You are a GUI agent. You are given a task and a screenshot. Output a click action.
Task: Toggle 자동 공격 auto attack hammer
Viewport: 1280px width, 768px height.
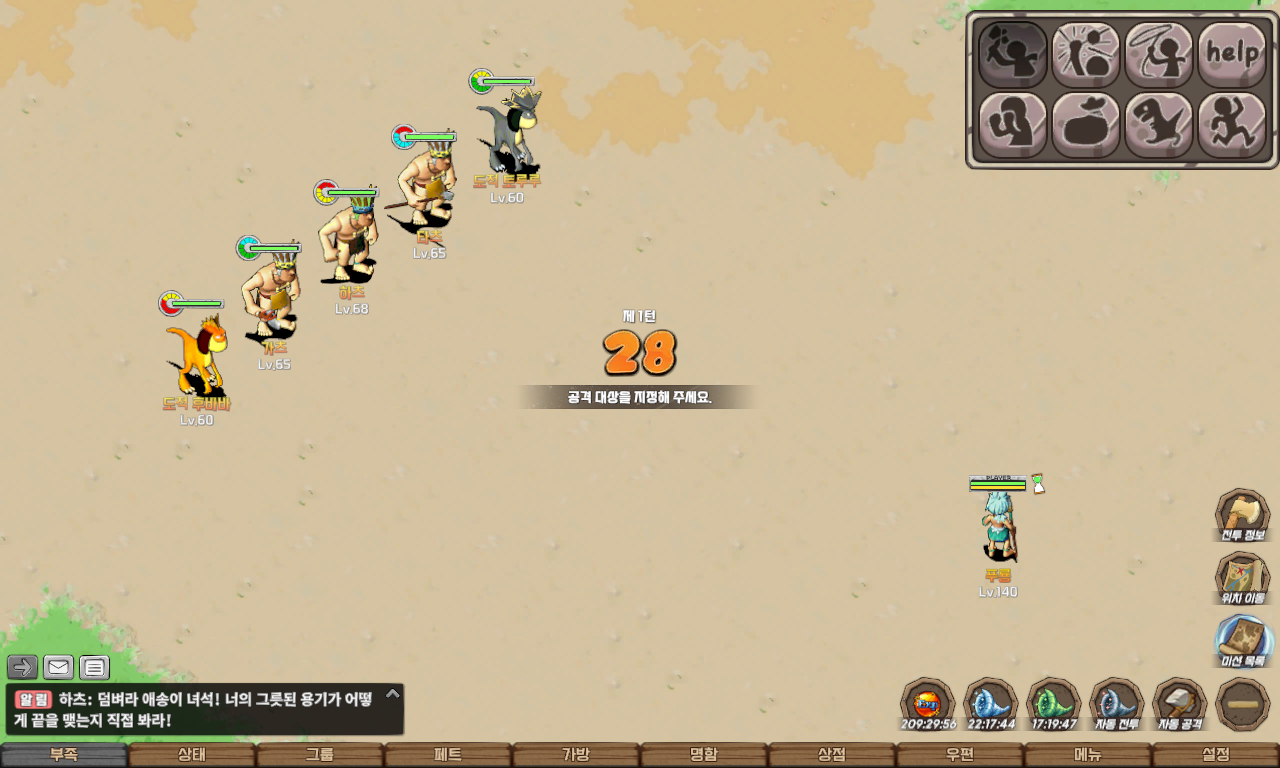[x=1179, y=704]
